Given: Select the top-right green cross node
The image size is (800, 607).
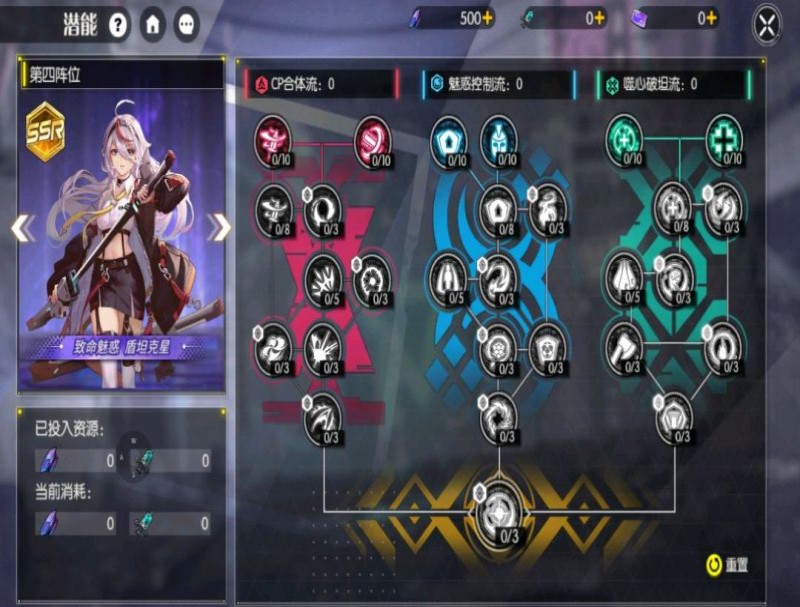Looking at the screenshot, I should (724, 137).
